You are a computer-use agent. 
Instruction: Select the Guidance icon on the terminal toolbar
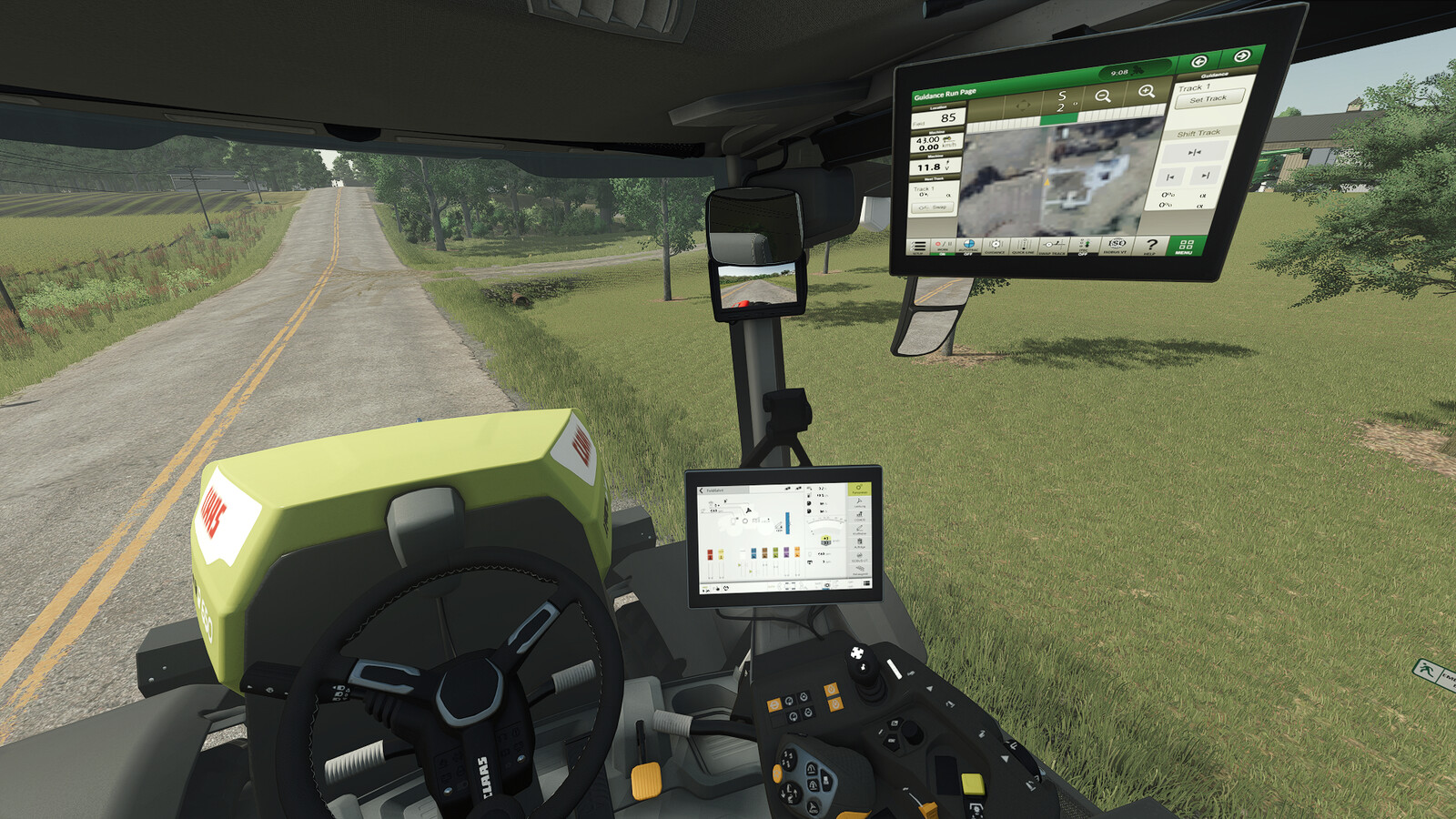pyautogui.click(x=996, y=246)
